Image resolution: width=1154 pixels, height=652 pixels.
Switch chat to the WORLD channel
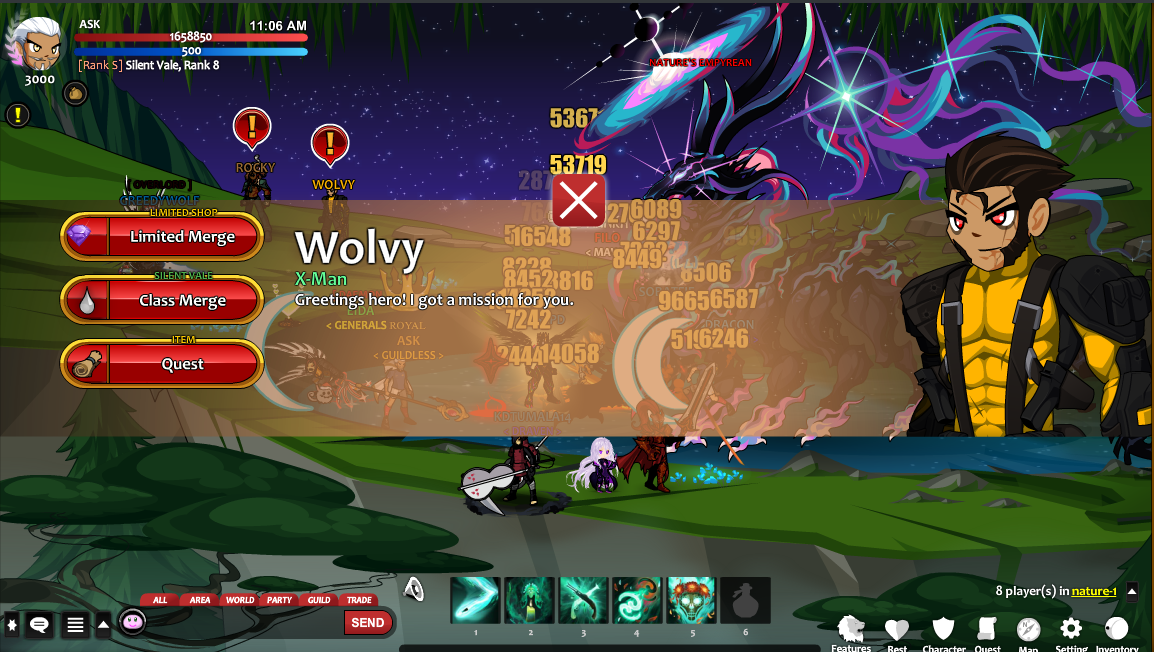pos(240,600)
